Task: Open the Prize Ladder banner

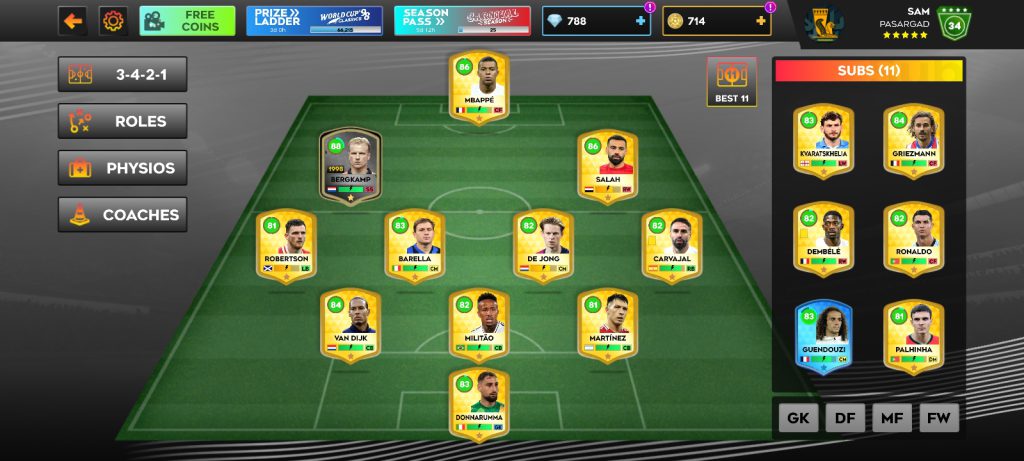Action: (314, 21)
